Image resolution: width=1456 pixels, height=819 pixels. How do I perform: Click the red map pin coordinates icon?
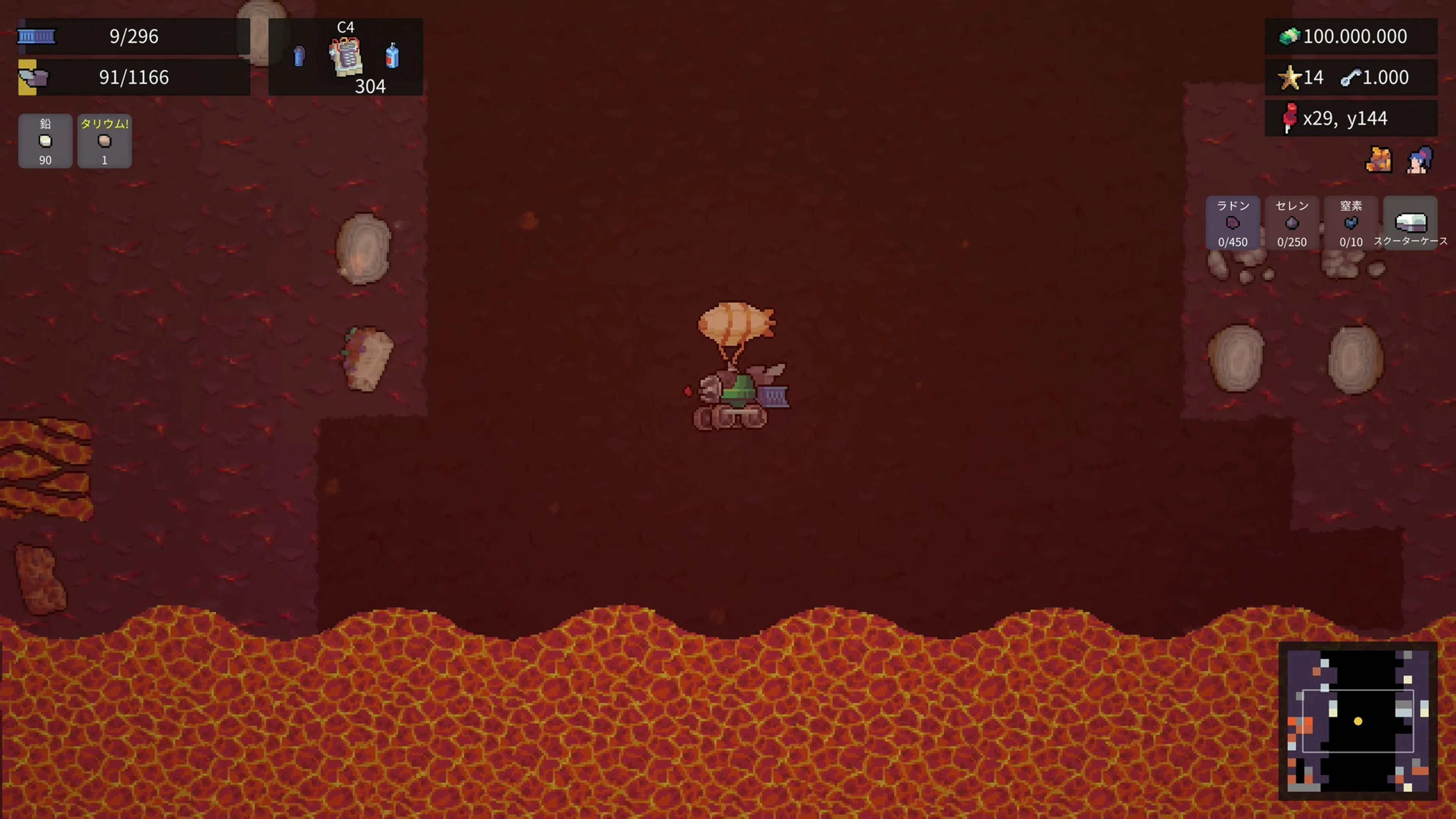pyautogui.click(x=1290, y=118)
